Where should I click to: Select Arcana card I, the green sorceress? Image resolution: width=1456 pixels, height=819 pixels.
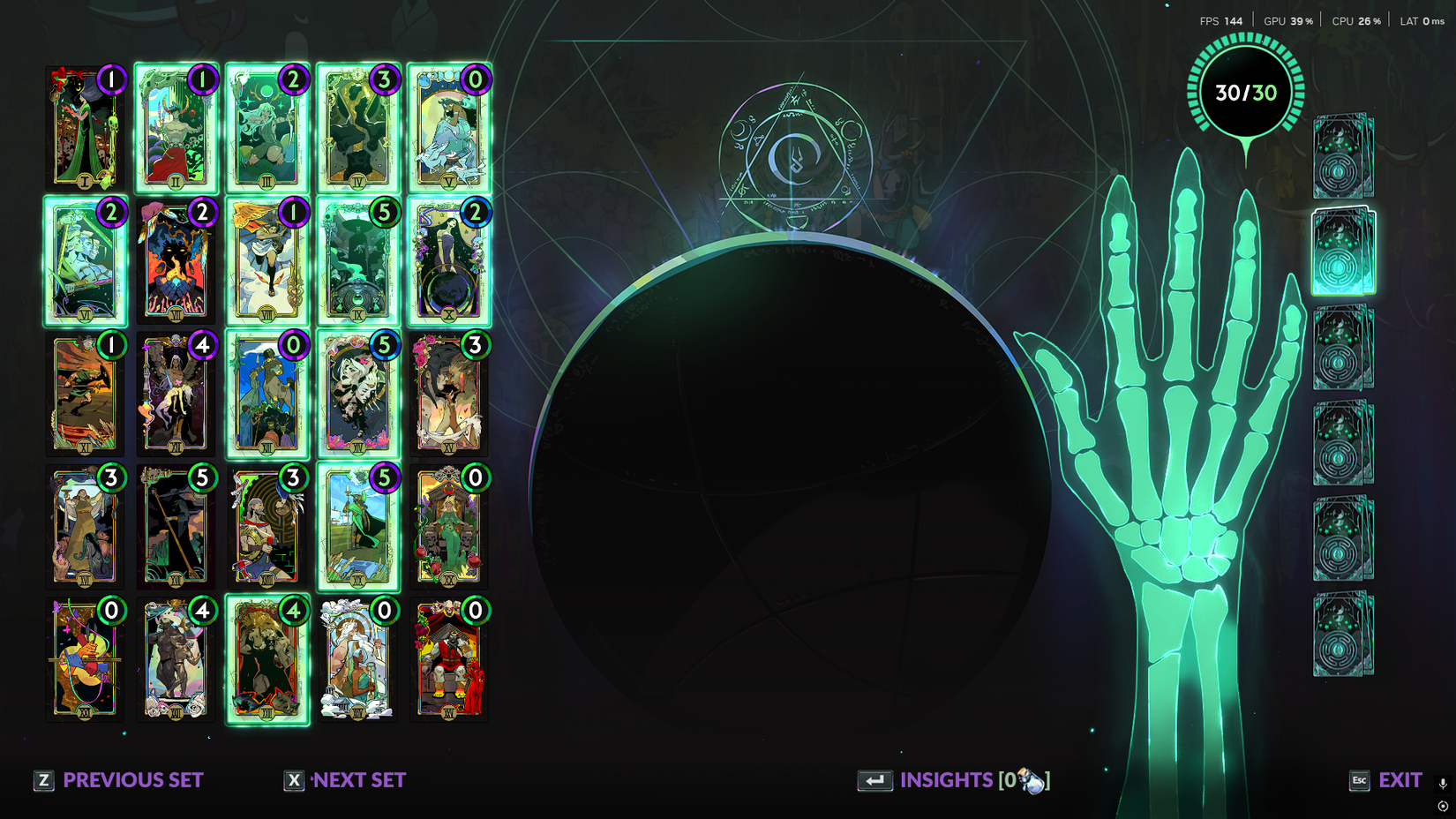coord(84,128)
